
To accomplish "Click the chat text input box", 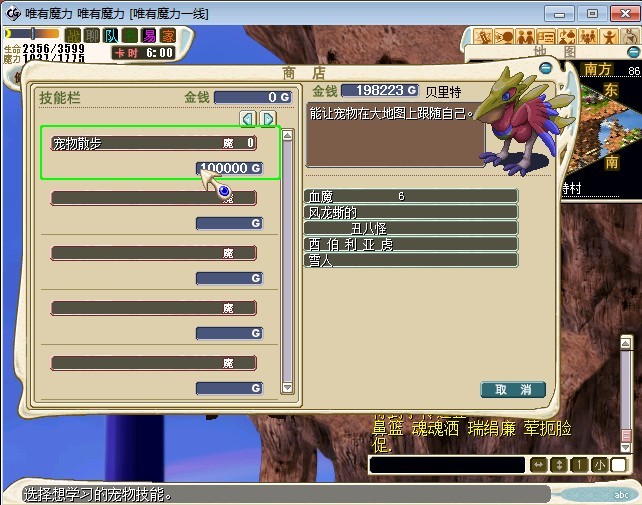I will [x=446, y=465].
